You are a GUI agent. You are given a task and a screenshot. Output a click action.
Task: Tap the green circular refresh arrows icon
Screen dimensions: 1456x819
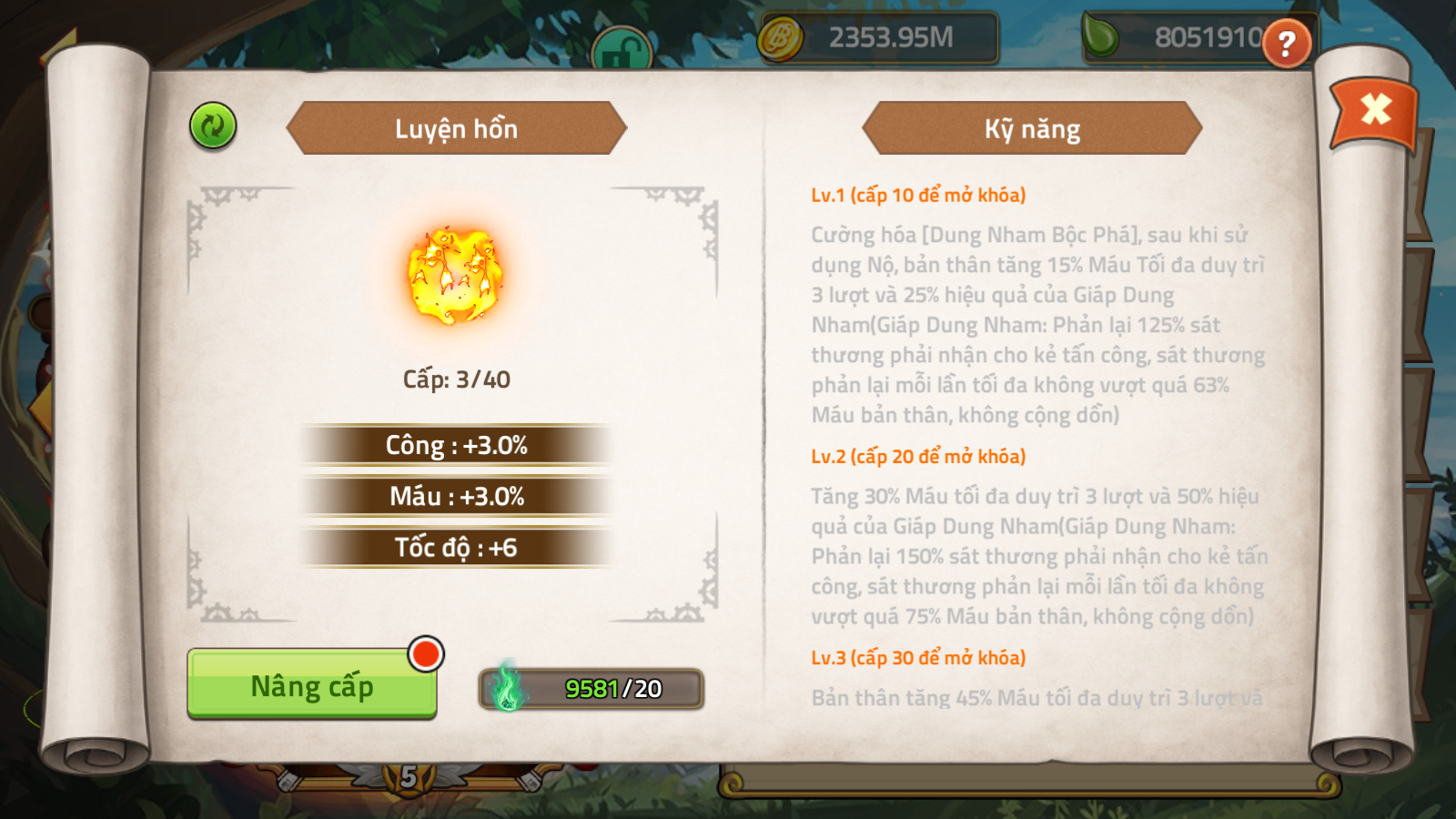[213, 126]
